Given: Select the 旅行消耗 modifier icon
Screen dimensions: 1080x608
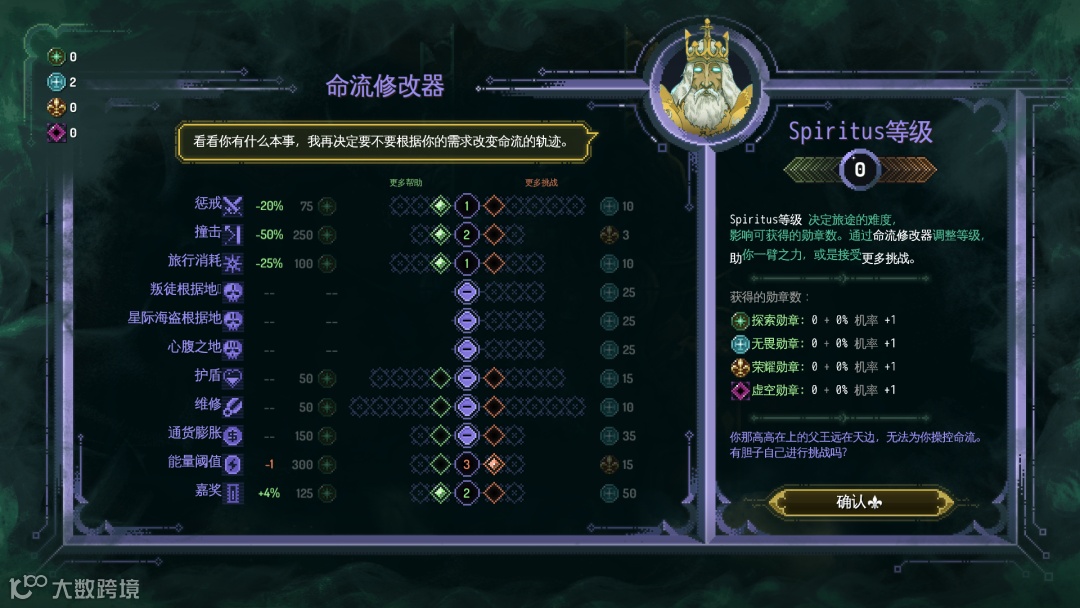Looking at the screenshot, I should pos(233,264).
